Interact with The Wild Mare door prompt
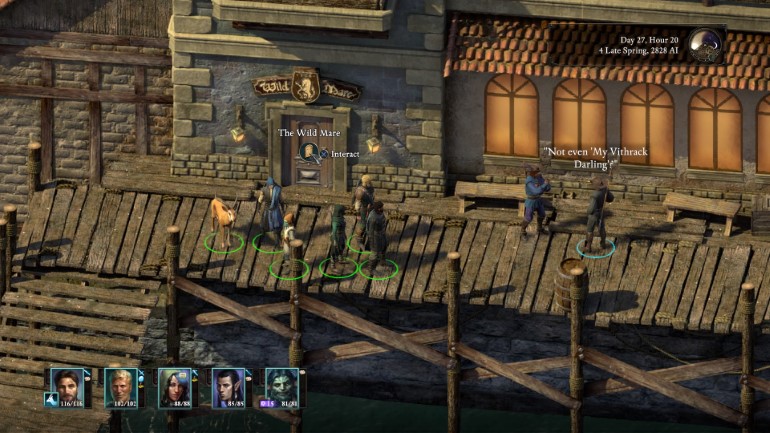Screen dimensions: 770x433 311,153
